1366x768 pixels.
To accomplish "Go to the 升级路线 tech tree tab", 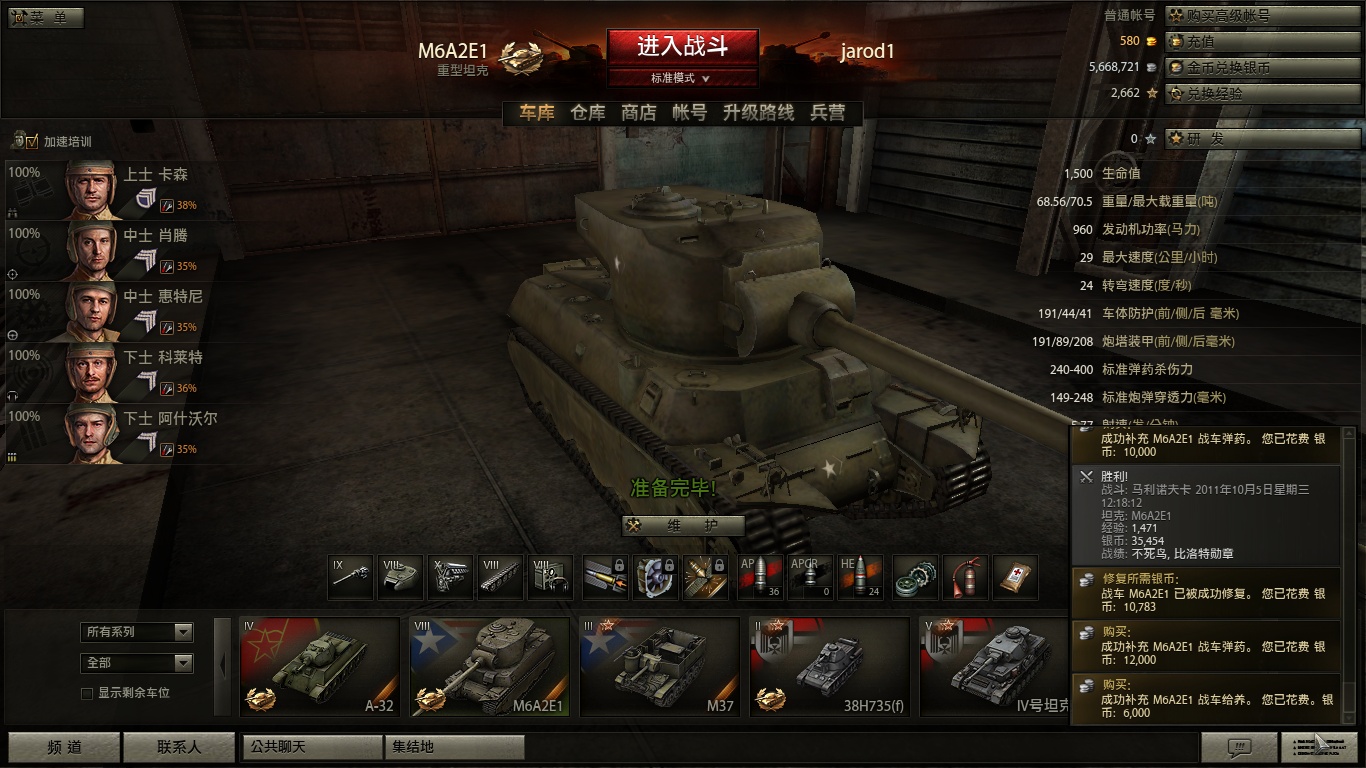I will click(758, 113).
